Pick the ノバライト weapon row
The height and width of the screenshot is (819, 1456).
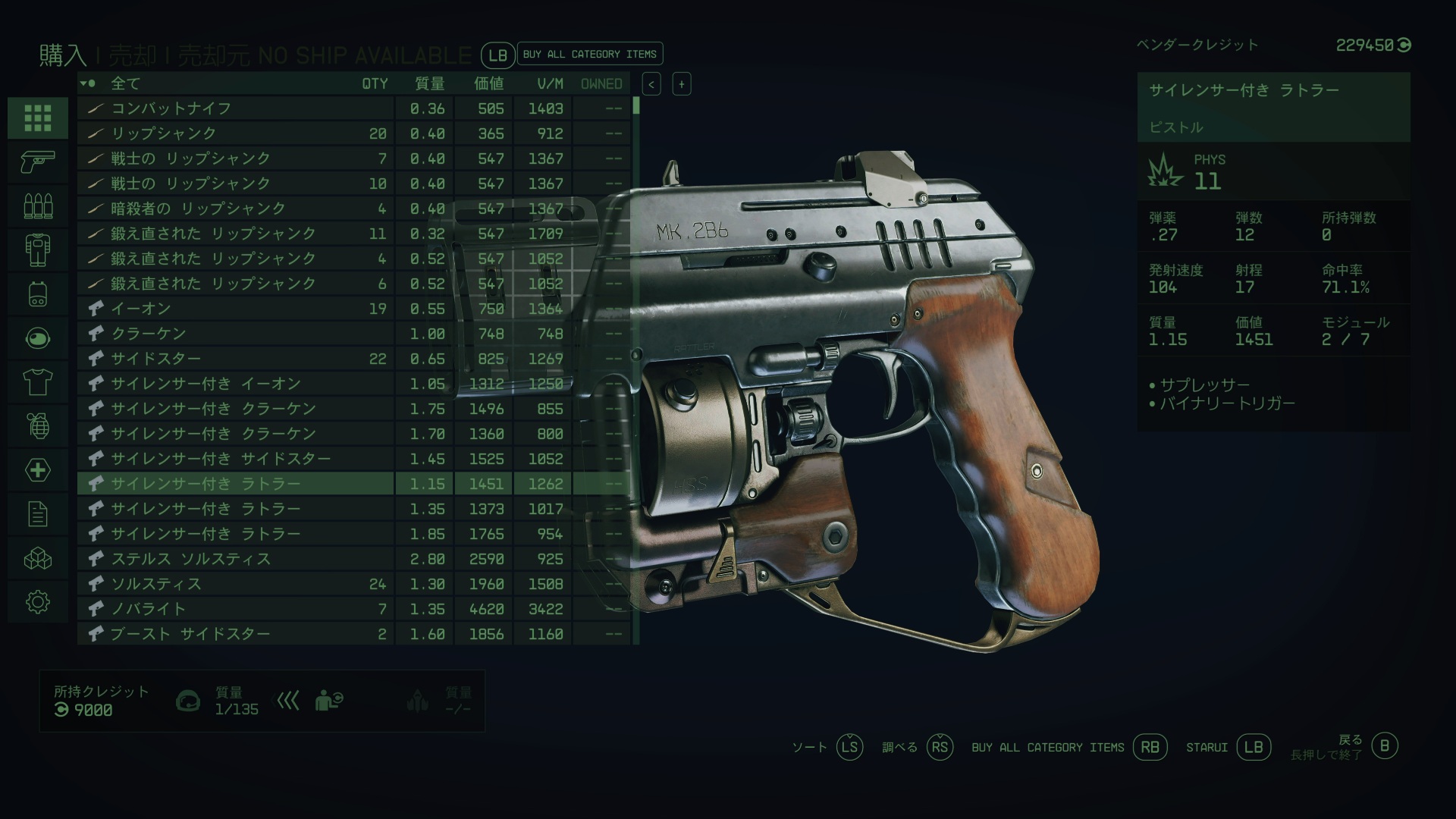click(235, 609)
